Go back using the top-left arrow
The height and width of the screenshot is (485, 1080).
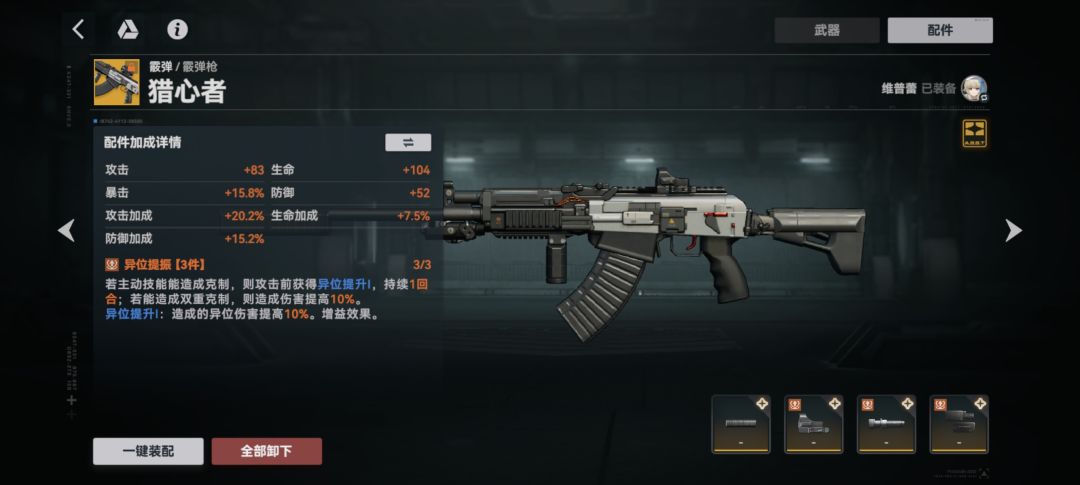pyautogui.click(x=78, y=29)
